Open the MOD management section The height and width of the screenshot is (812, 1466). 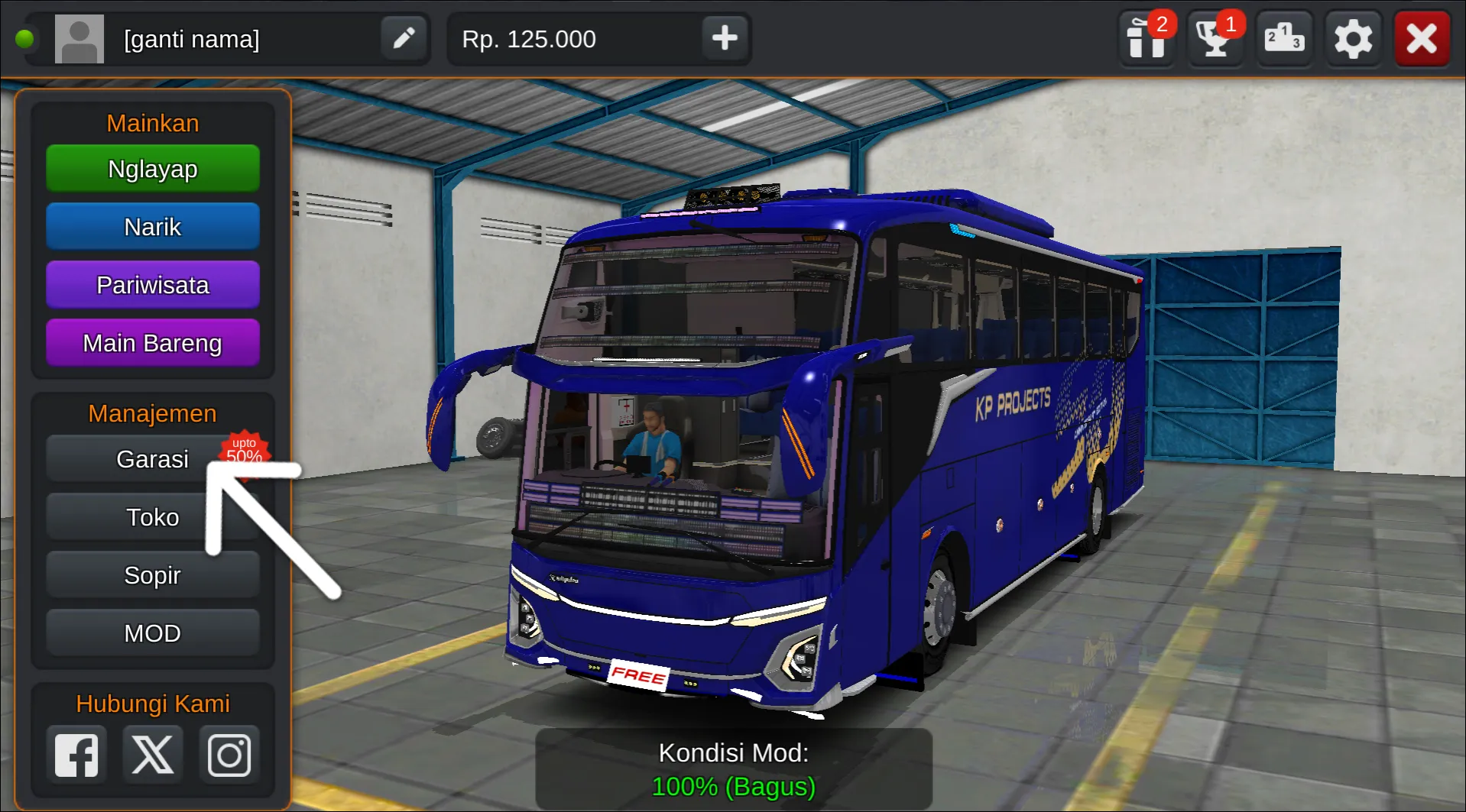click(x=152, y=632)
